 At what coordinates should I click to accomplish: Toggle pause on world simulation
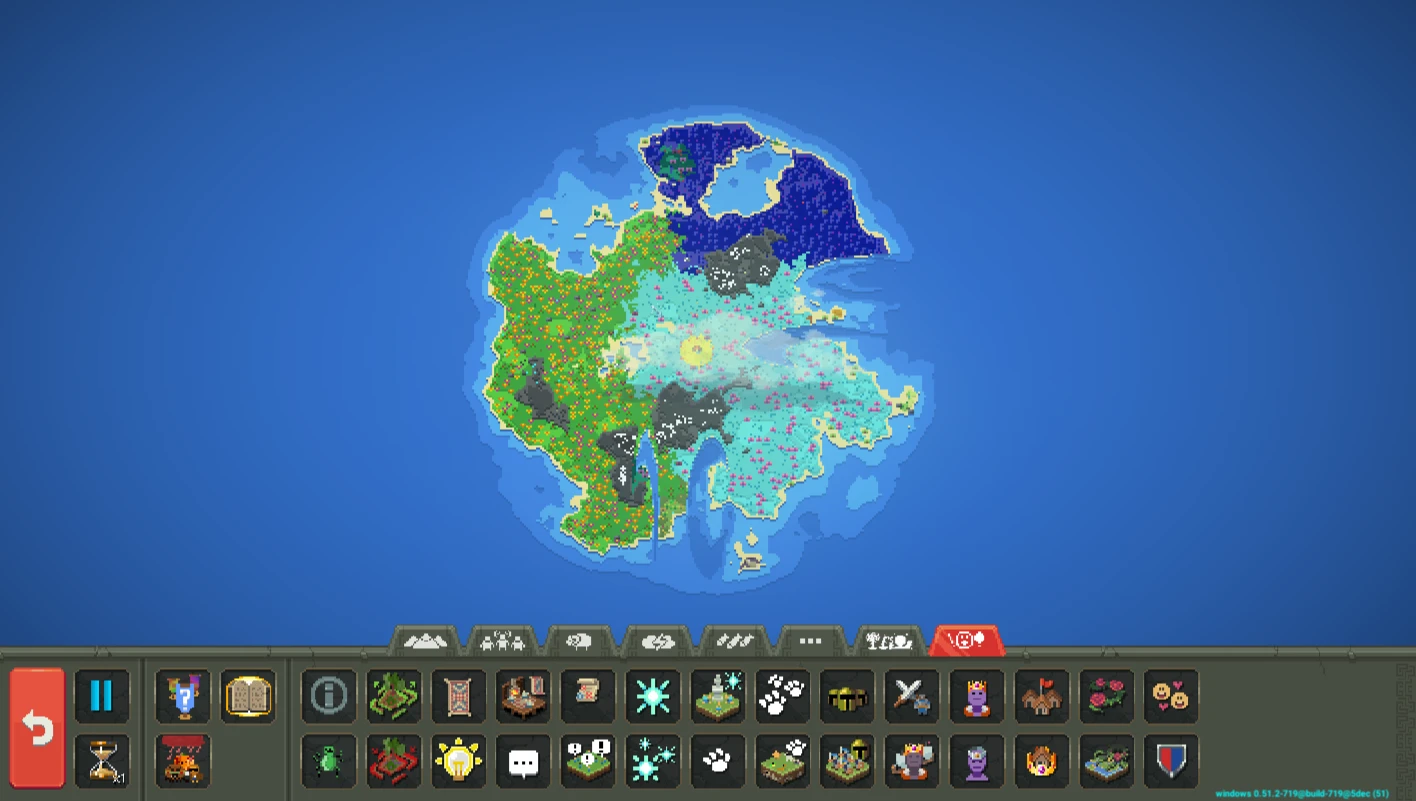point(103,695)
